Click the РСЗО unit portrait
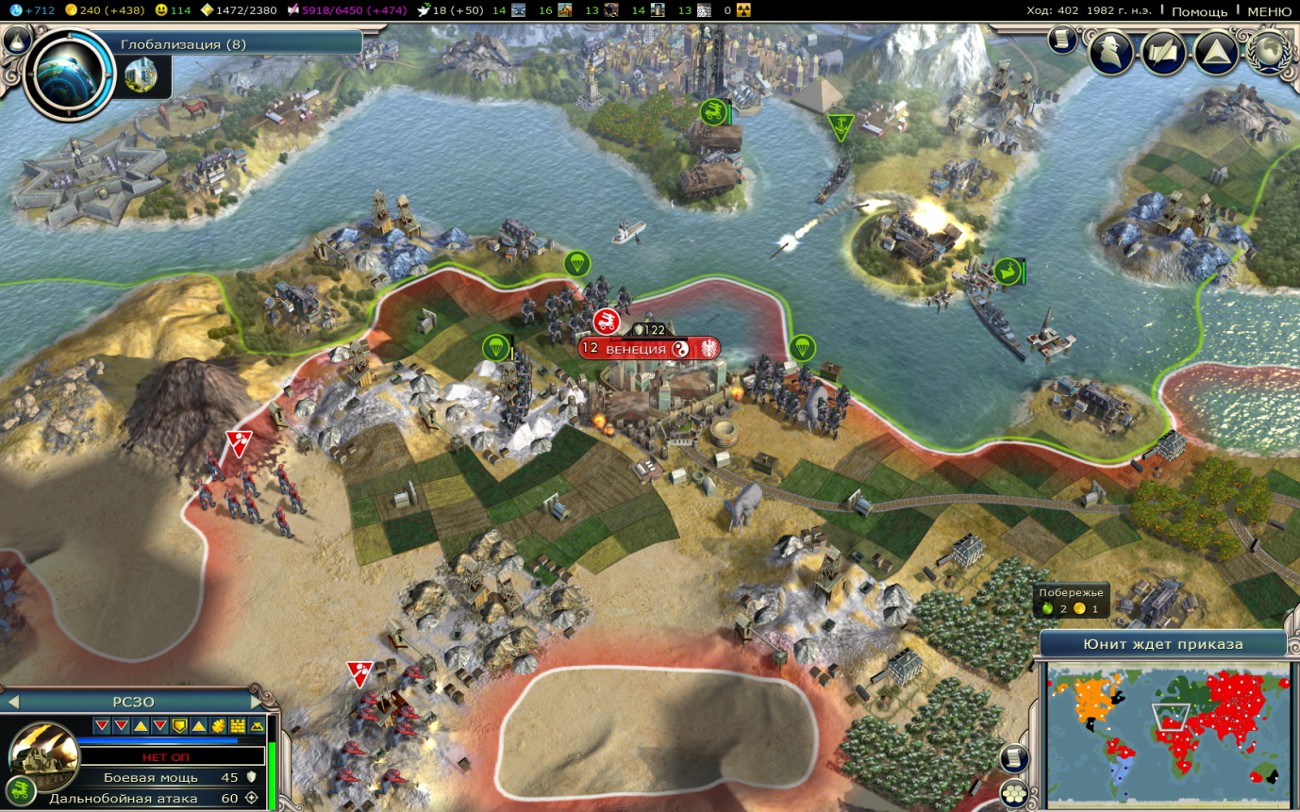Screen dimensions: 1300x812 44,757
